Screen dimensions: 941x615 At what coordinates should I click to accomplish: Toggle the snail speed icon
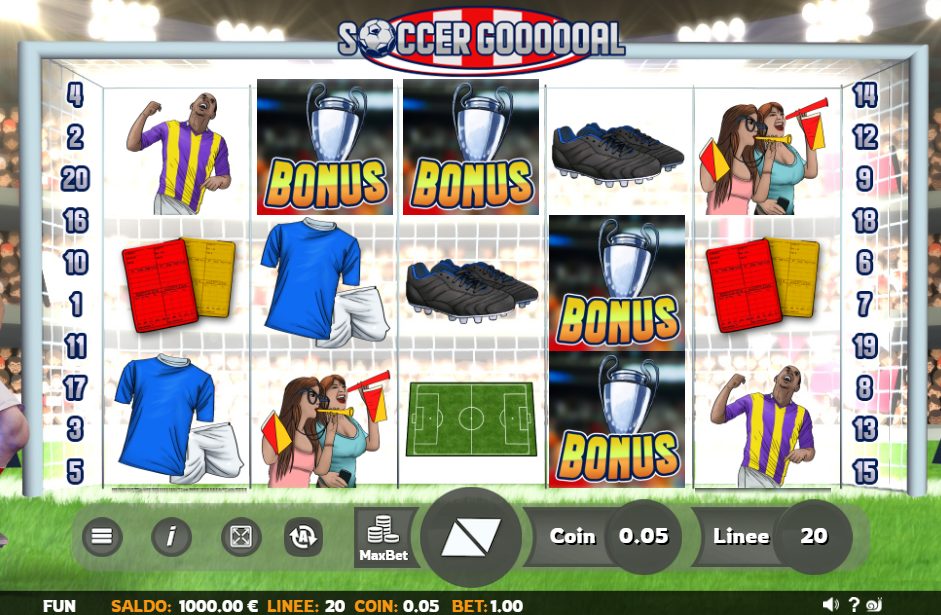[x=875, y=604]
